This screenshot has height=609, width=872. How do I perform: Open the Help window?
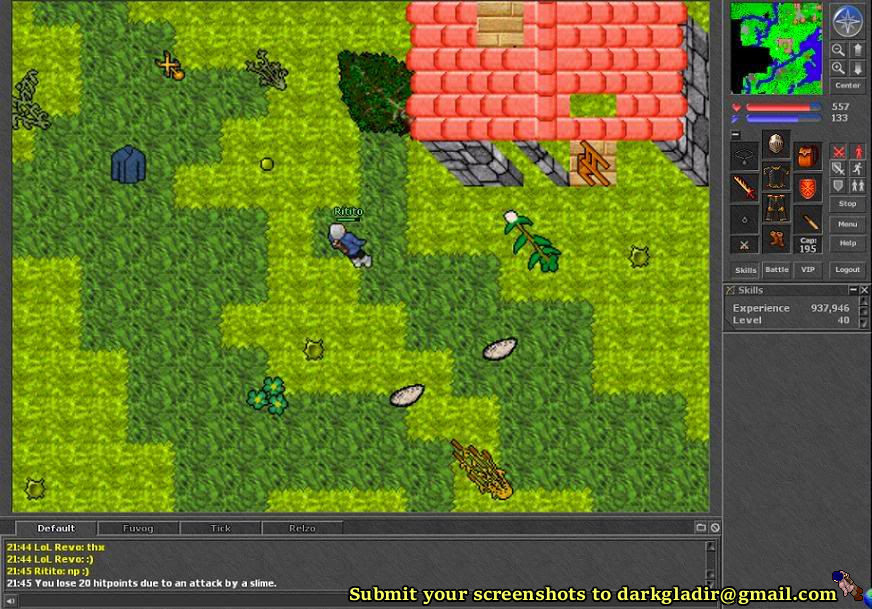click(847, 243)
